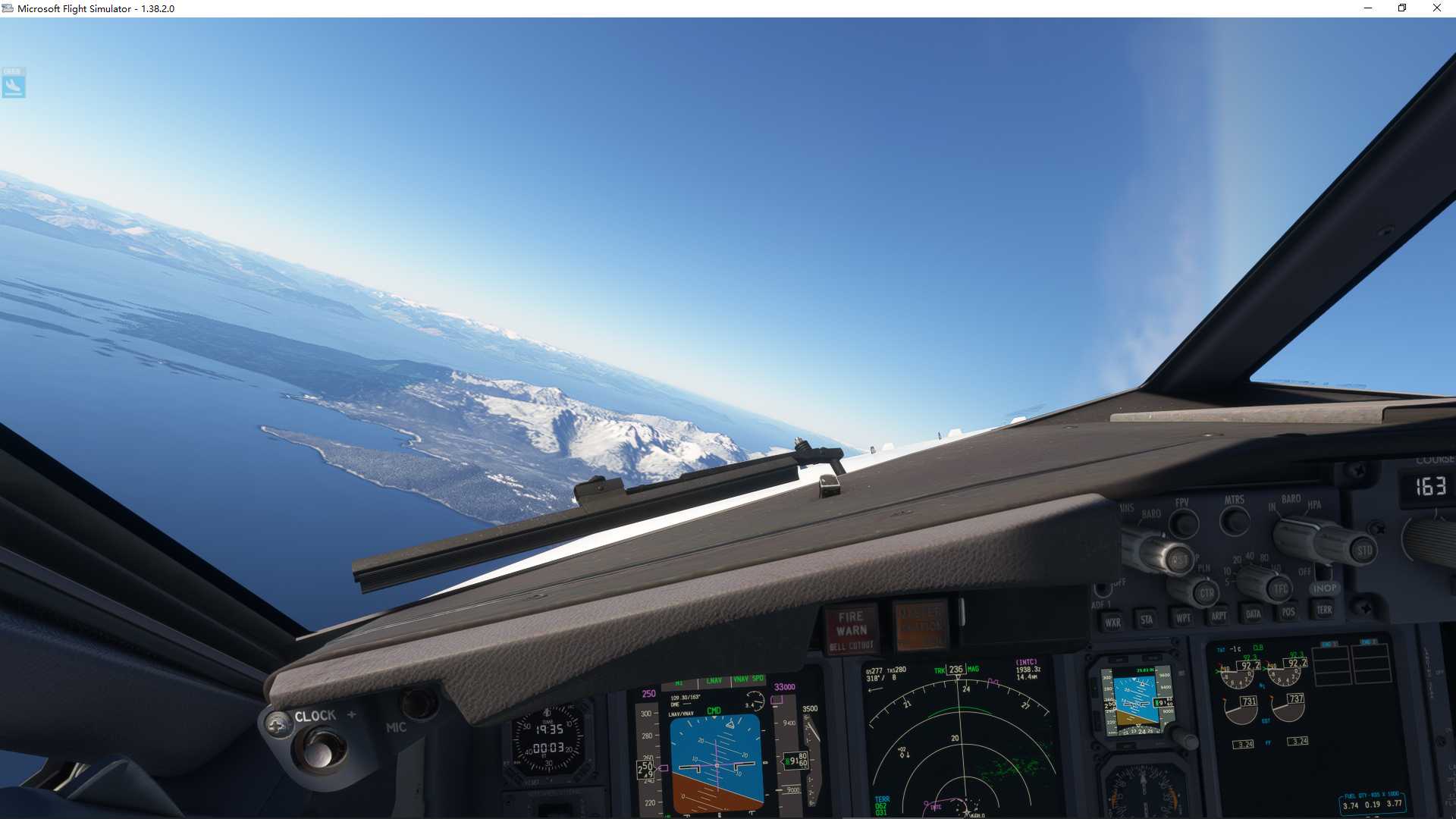The image size is (1456, 819).
Task: Open the MSFS toolbar icon at top left
Action: (x=13, y=84)
